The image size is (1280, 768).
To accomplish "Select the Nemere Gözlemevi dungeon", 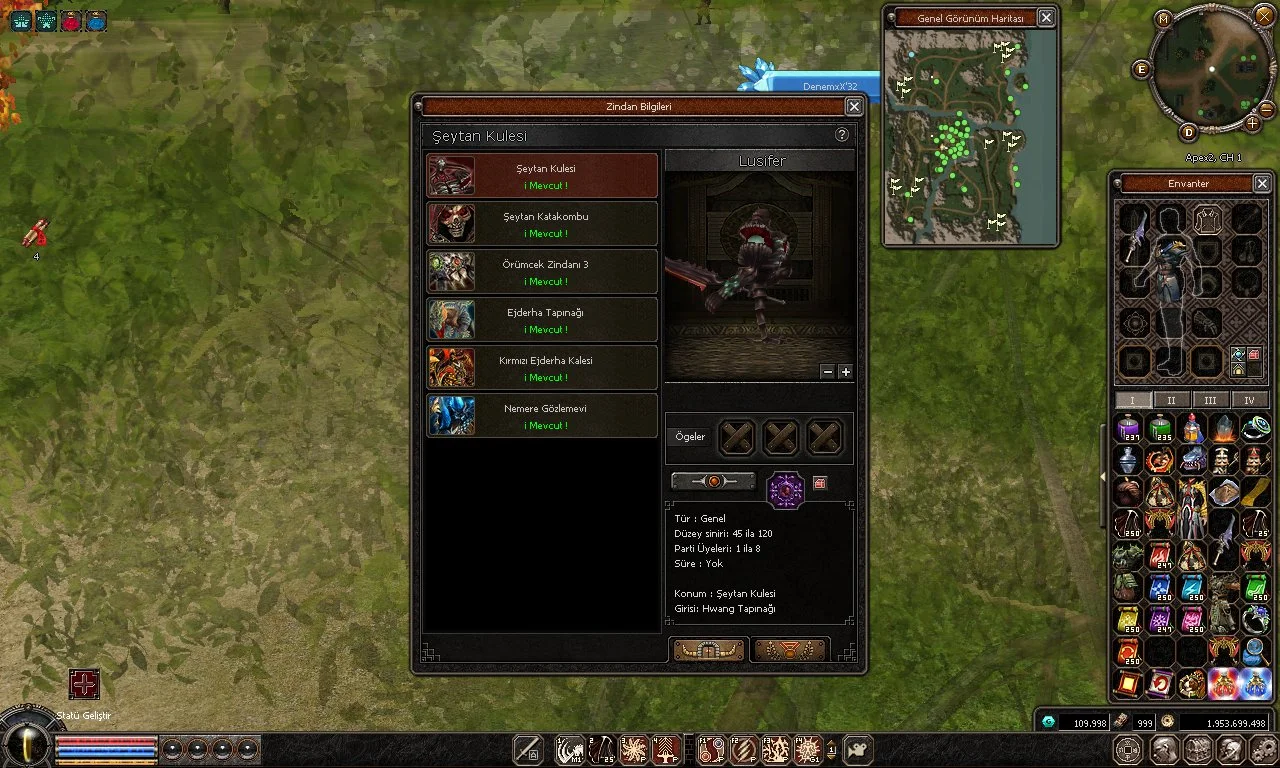I will [542, 416].
